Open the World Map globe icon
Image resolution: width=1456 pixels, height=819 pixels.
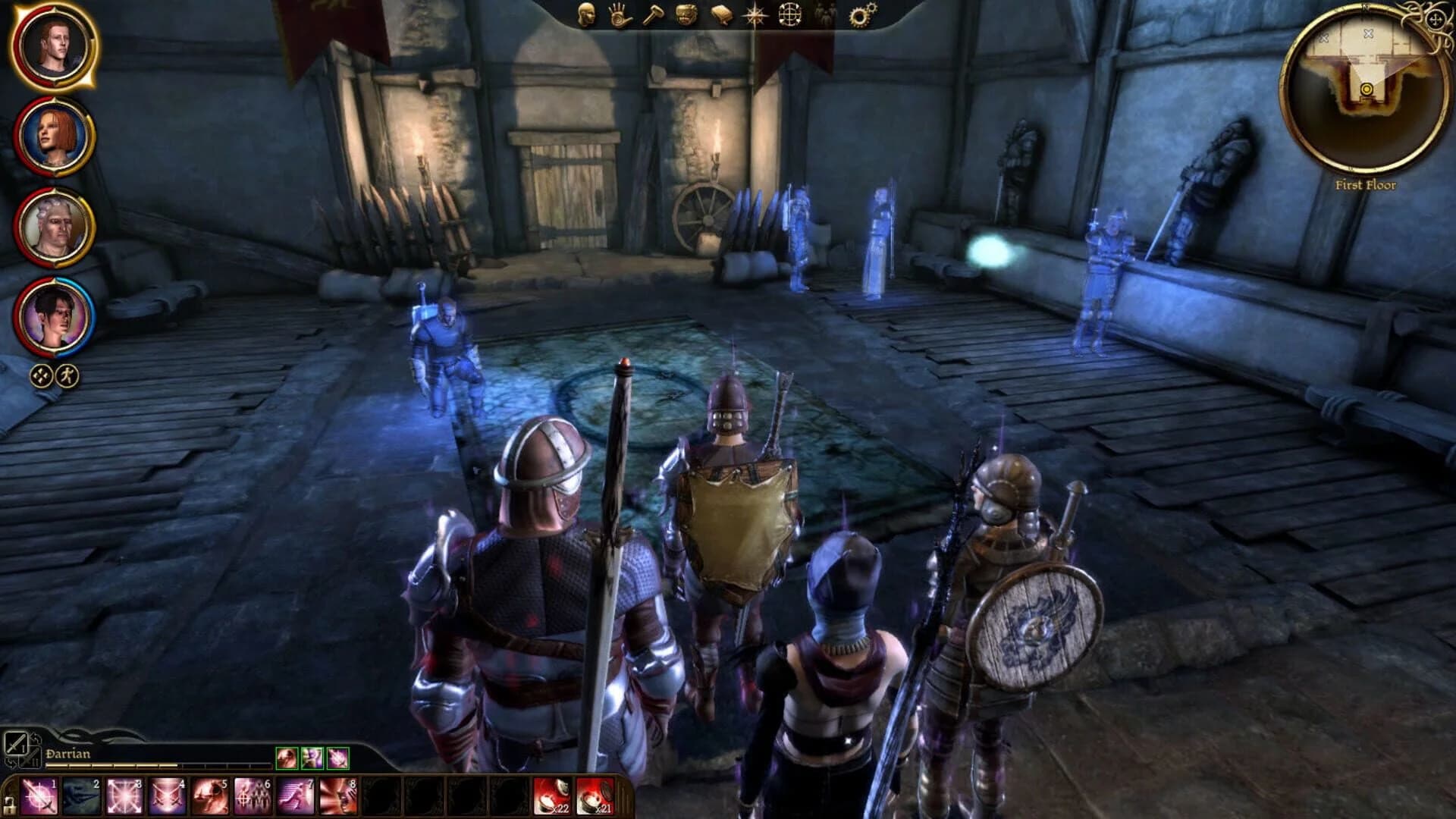(x=790, y=17)
